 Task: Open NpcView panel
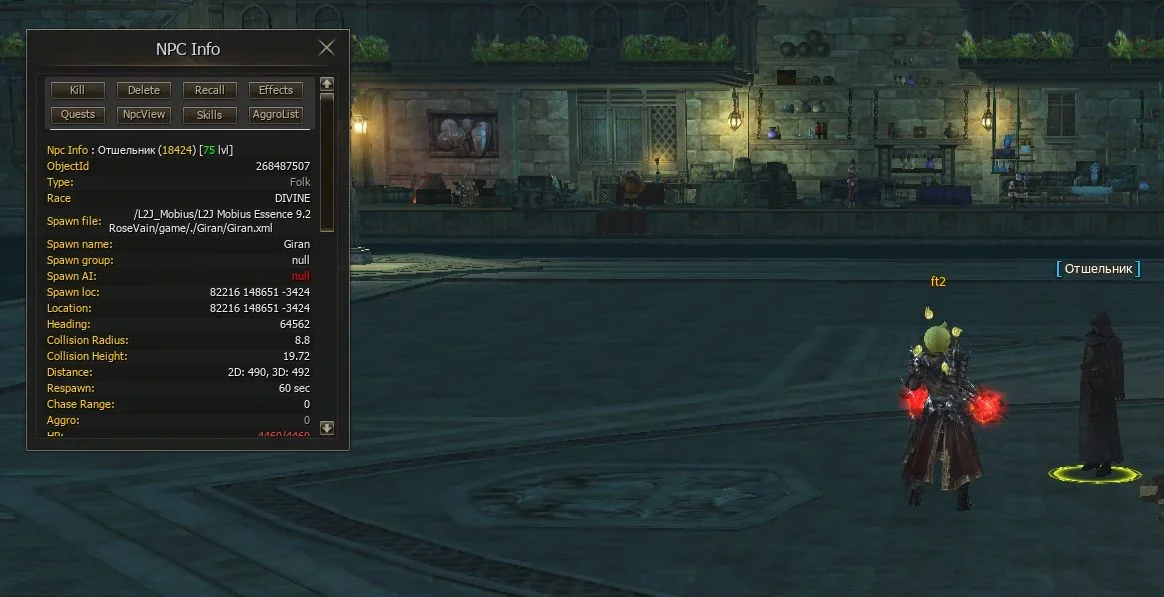pyautogui.click(x=143, y=115)
